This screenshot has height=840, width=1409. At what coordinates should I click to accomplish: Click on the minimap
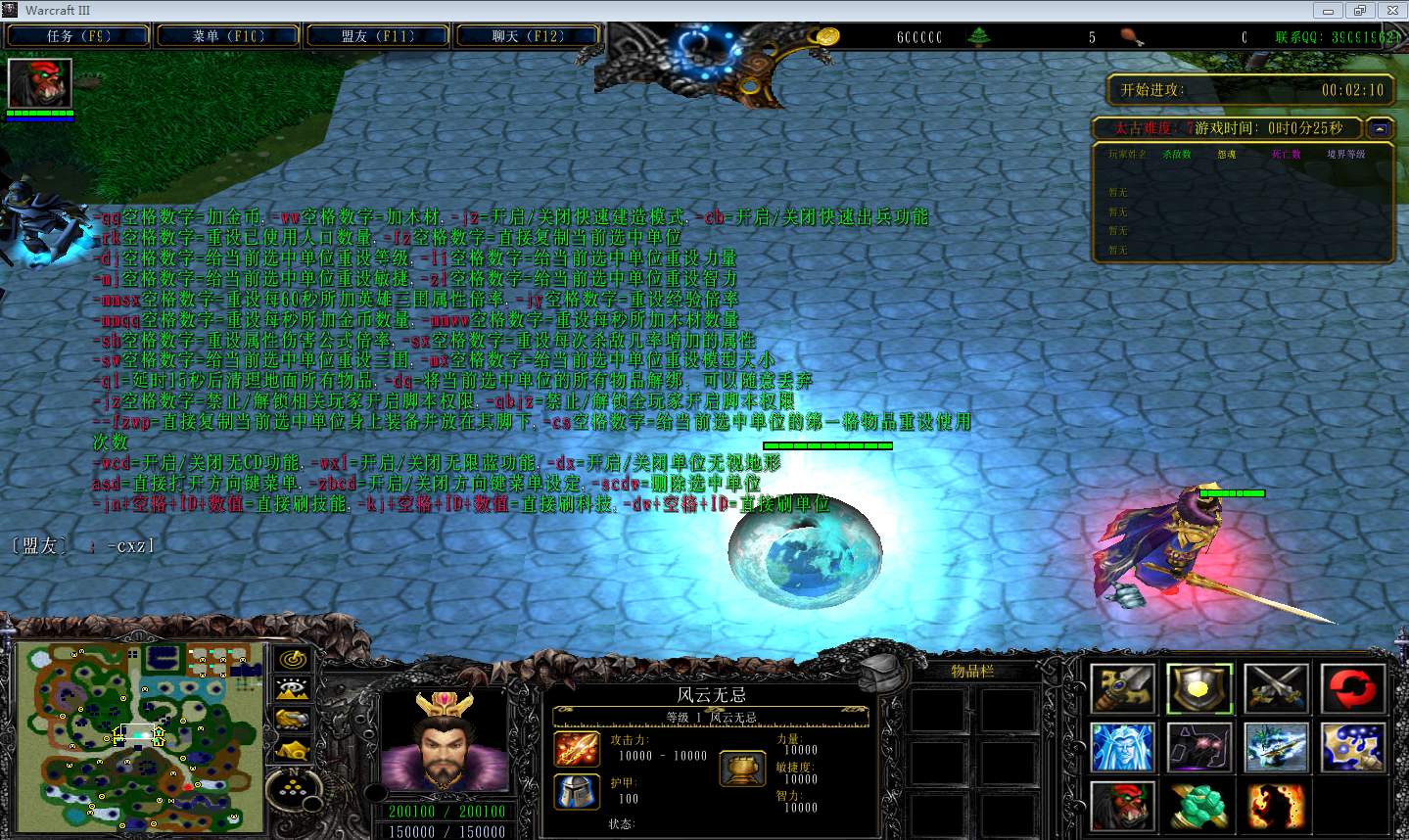pos(140,736)
